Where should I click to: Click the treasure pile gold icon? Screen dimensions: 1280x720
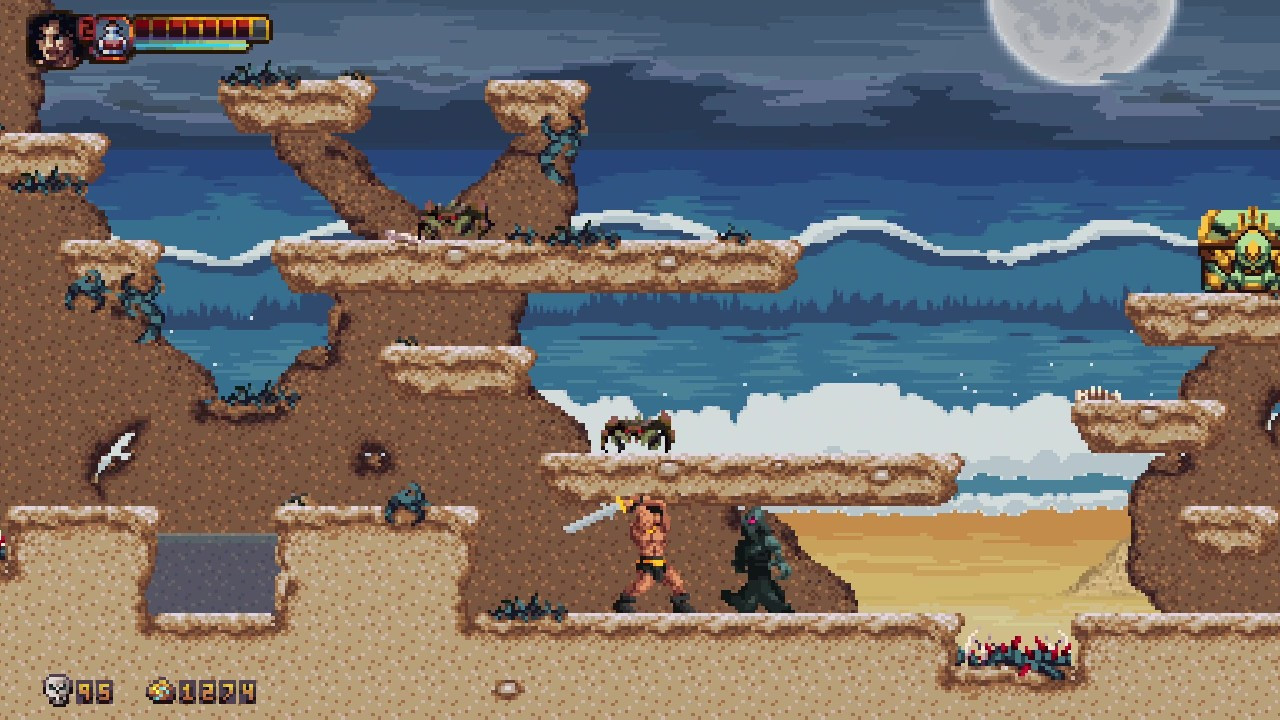161,690
